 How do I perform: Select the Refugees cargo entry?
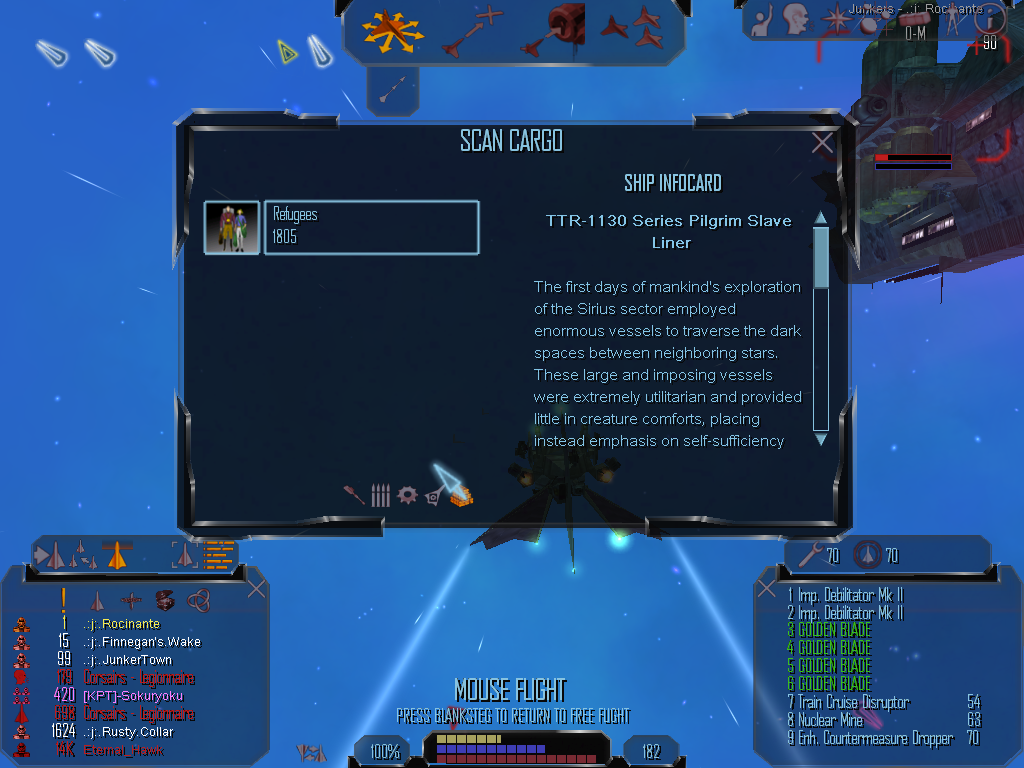371,227
